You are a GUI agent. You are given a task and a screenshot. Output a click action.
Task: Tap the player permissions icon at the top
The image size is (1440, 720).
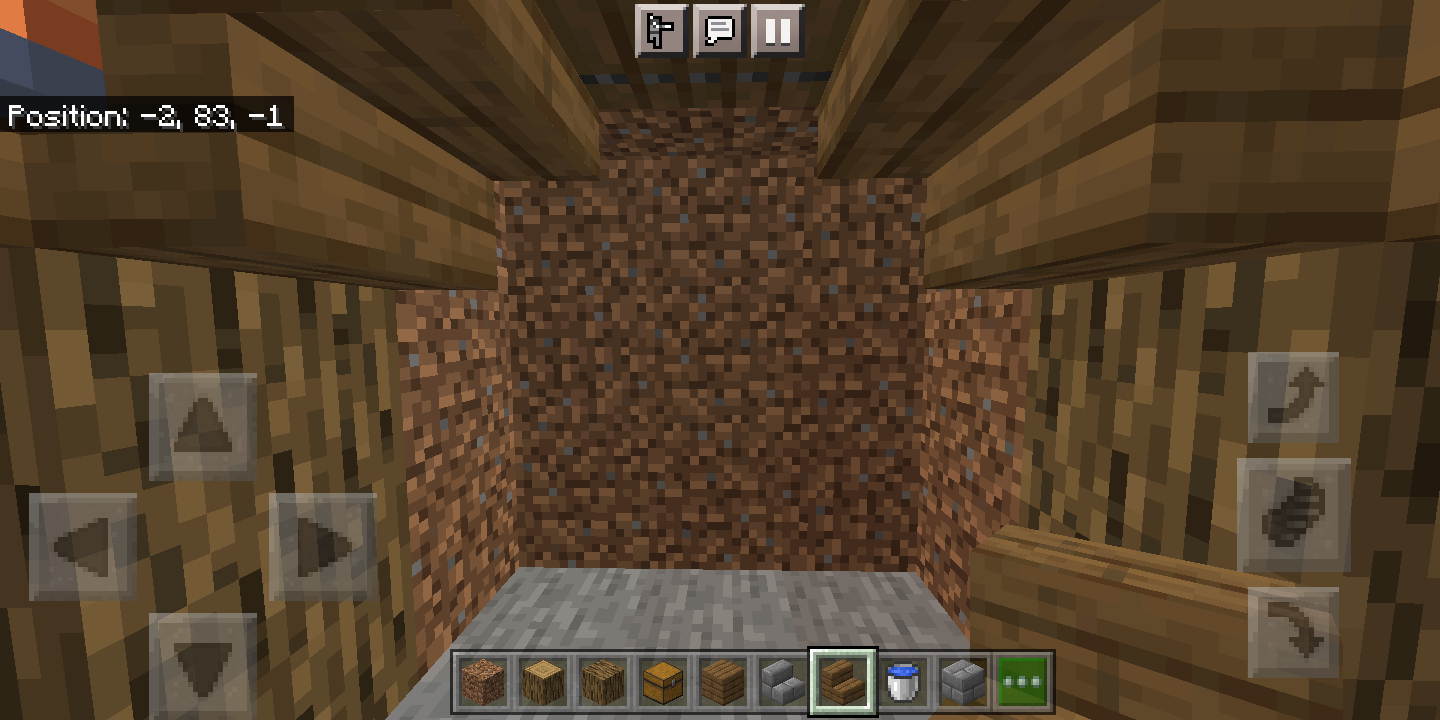[662, 31]
